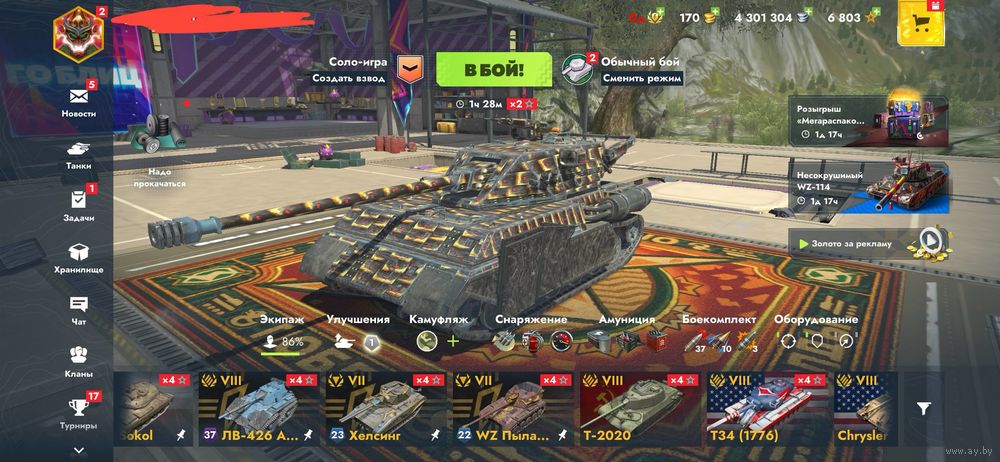Select the T-2020 tank in carousel
Screen dimensions: 1000x462
pyautogui.click(x=639, y=409)
